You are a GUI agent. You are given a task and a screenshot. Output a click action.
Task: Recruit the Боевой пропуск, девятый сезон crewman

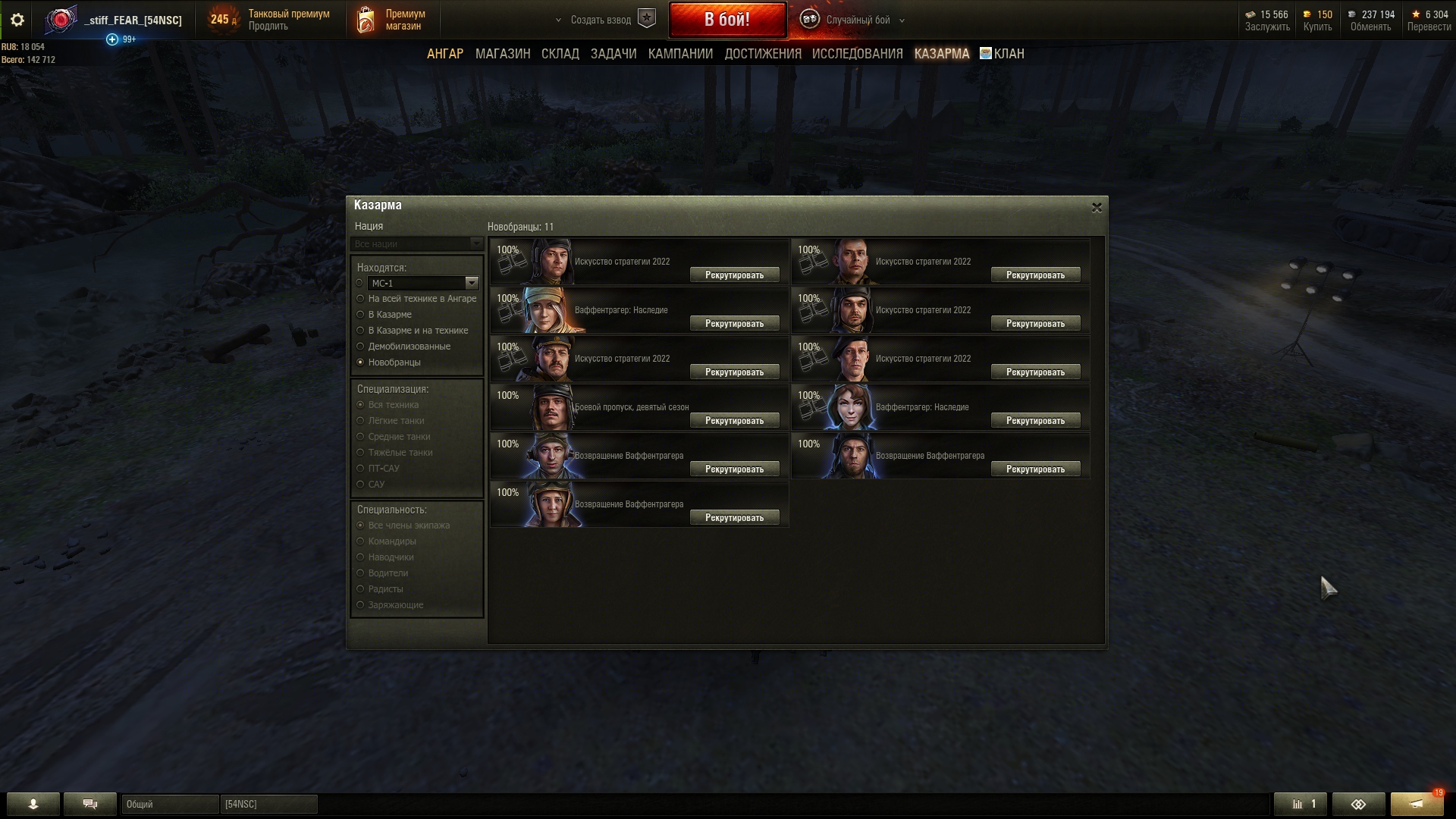[x=734, y=421]
